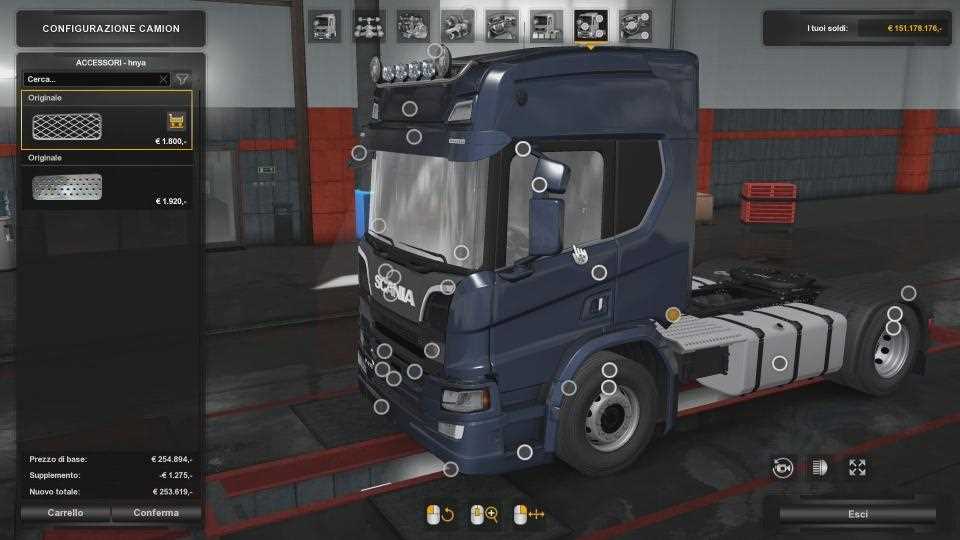Switch to the engine tab
Viewport: 960px width, 540px height.
point(412,24)
